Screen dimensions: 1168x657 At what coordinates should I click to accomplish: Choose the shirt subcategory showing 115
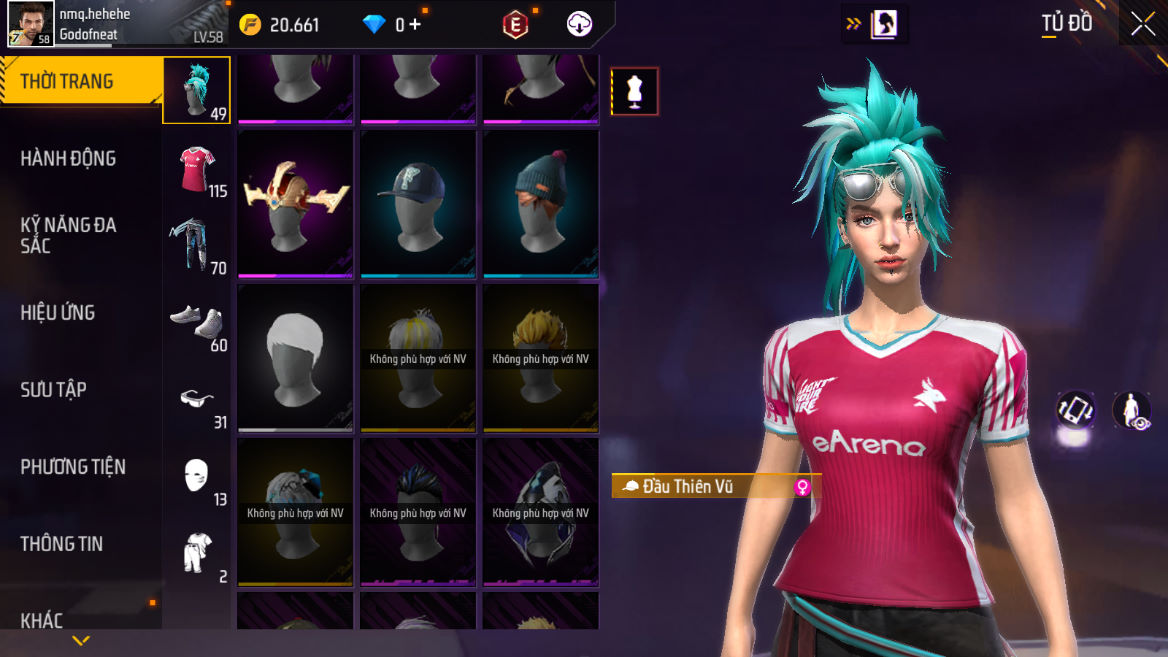pyautogui.click(x=197, y=168)
